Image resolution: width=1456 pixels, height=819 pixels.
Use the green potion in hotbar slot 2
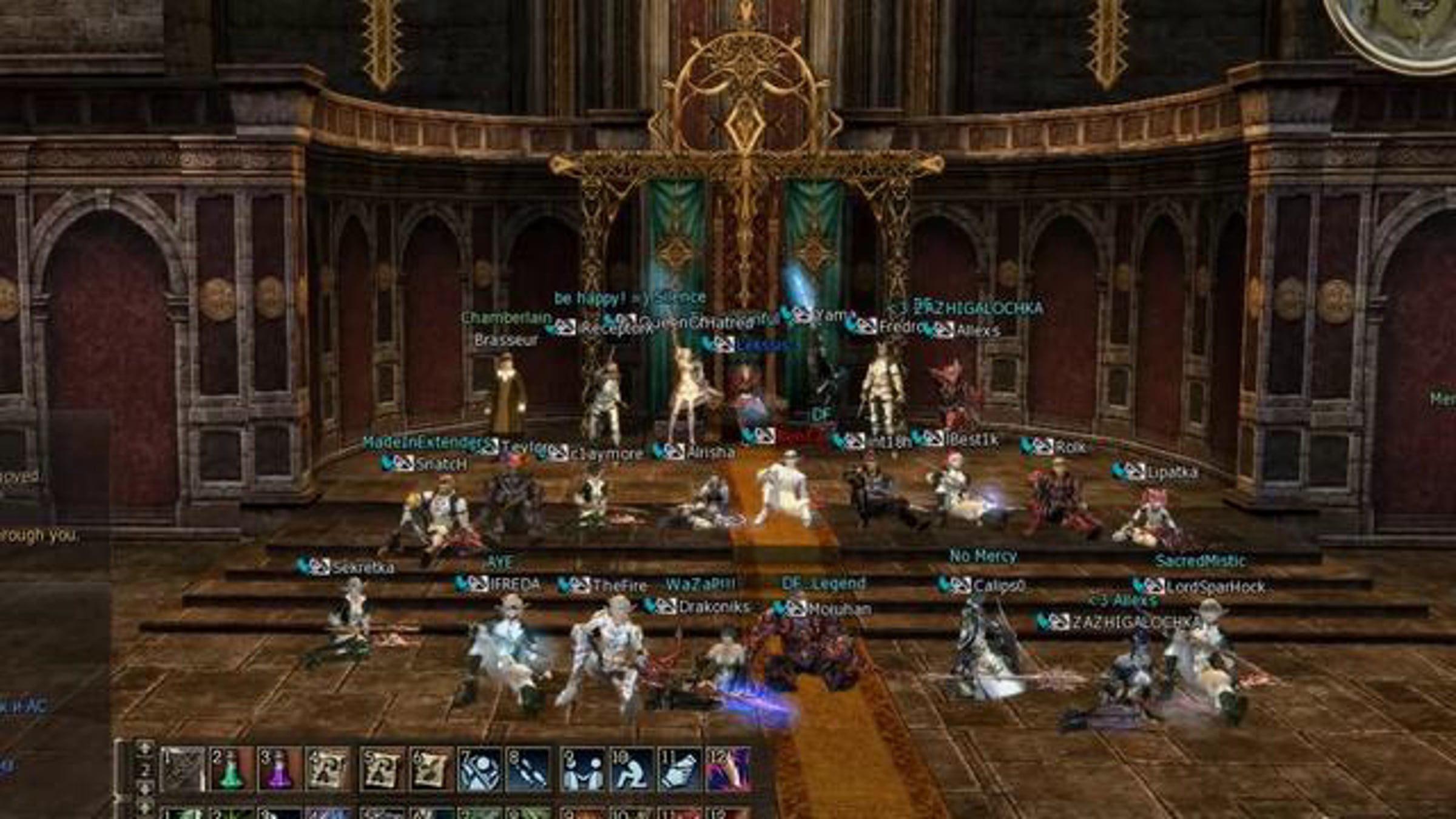[x=232, y=769]
